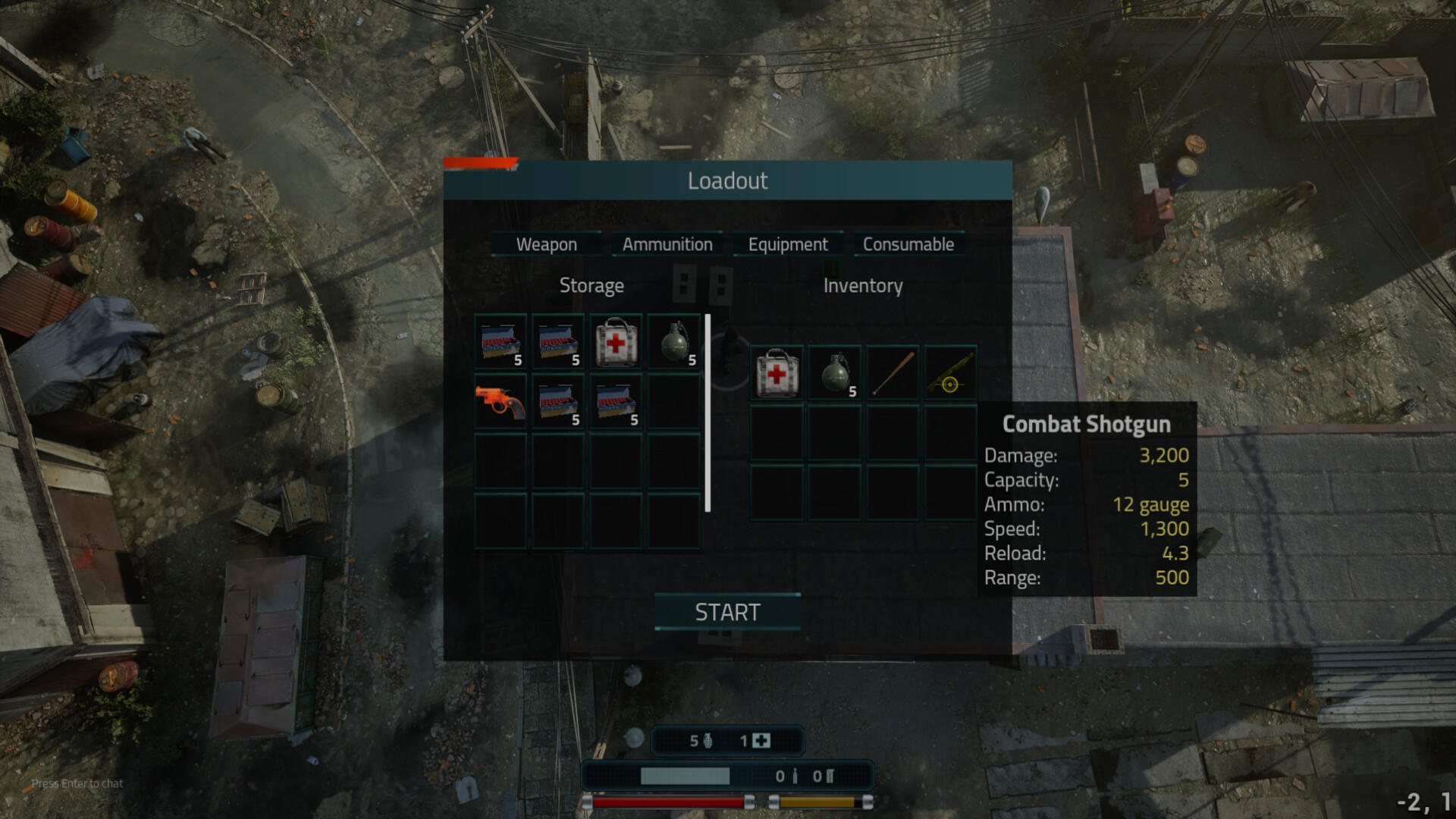Open the Consumable tab

908,244
